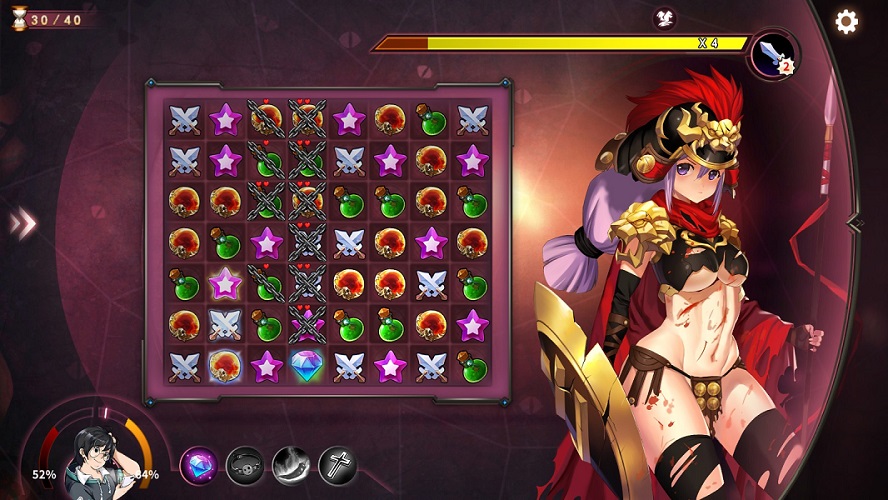Use the gag strap skill icon
The height and width of the screenshot is (500, 888).
coord(245,465)
